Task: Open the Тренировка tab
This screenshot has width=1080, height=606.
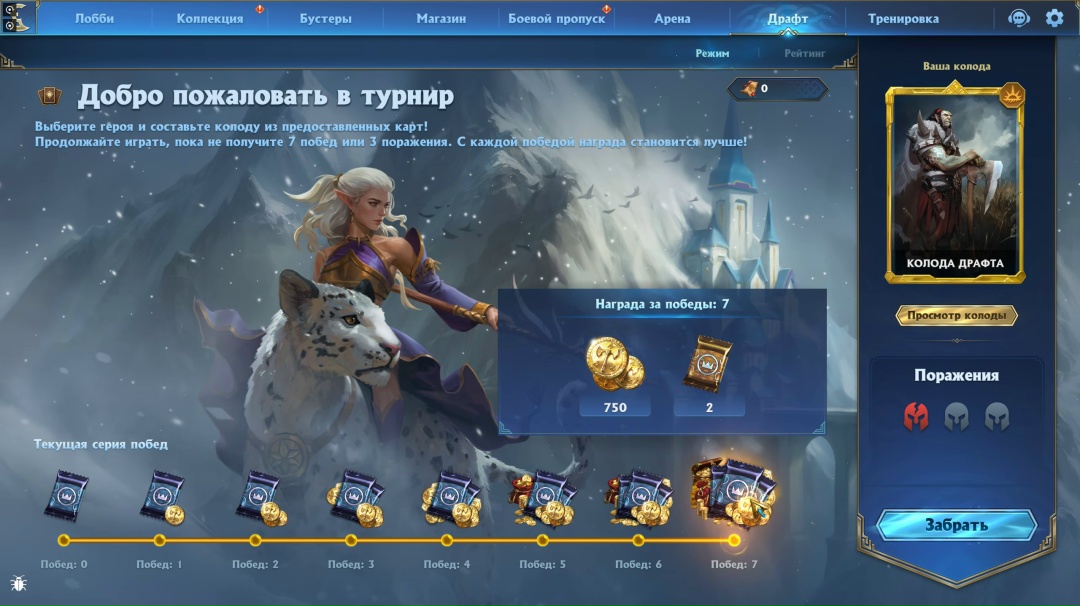Action: pyautogui.click(x=903, y=18)
